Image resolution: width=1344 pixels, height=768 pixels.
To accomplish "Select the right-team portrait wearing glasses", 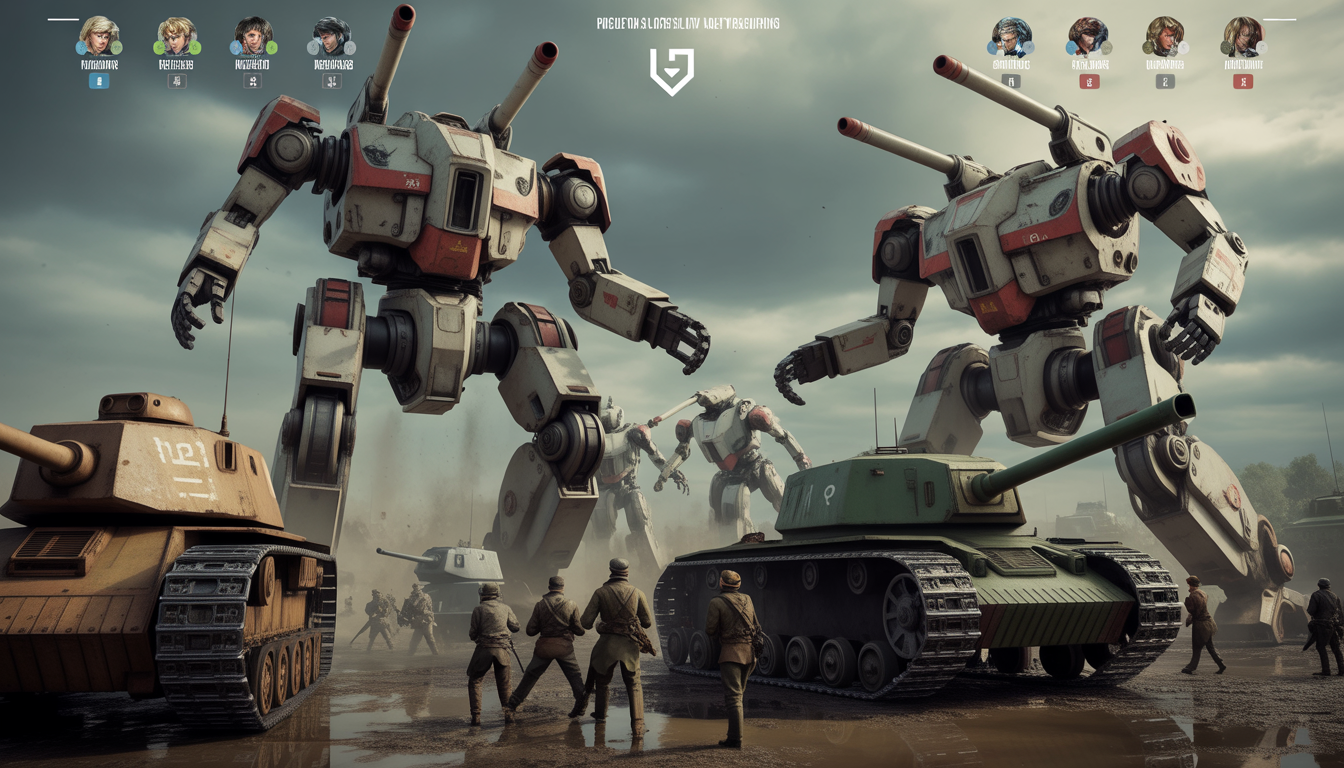I will point(1010,37).
